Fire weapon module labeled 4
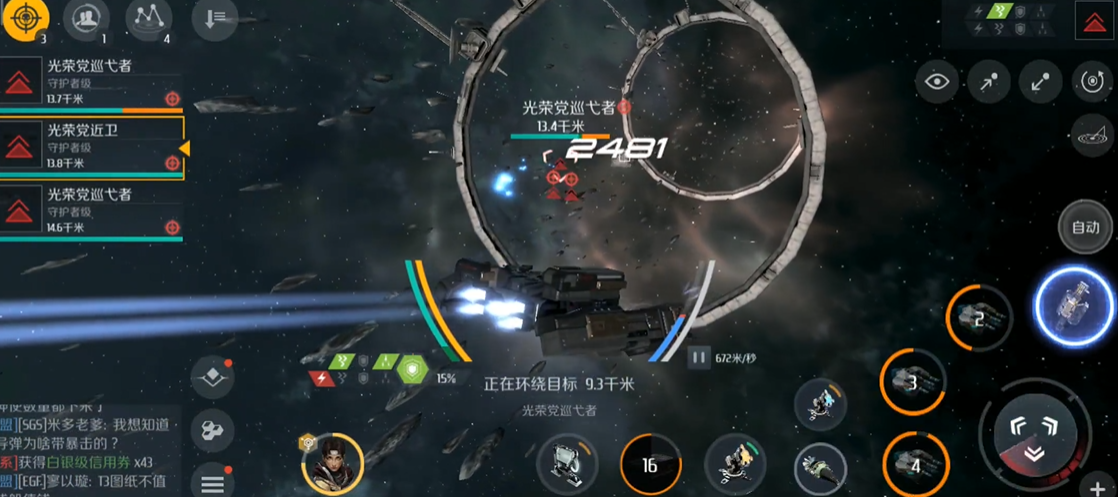 pos(915,463)
